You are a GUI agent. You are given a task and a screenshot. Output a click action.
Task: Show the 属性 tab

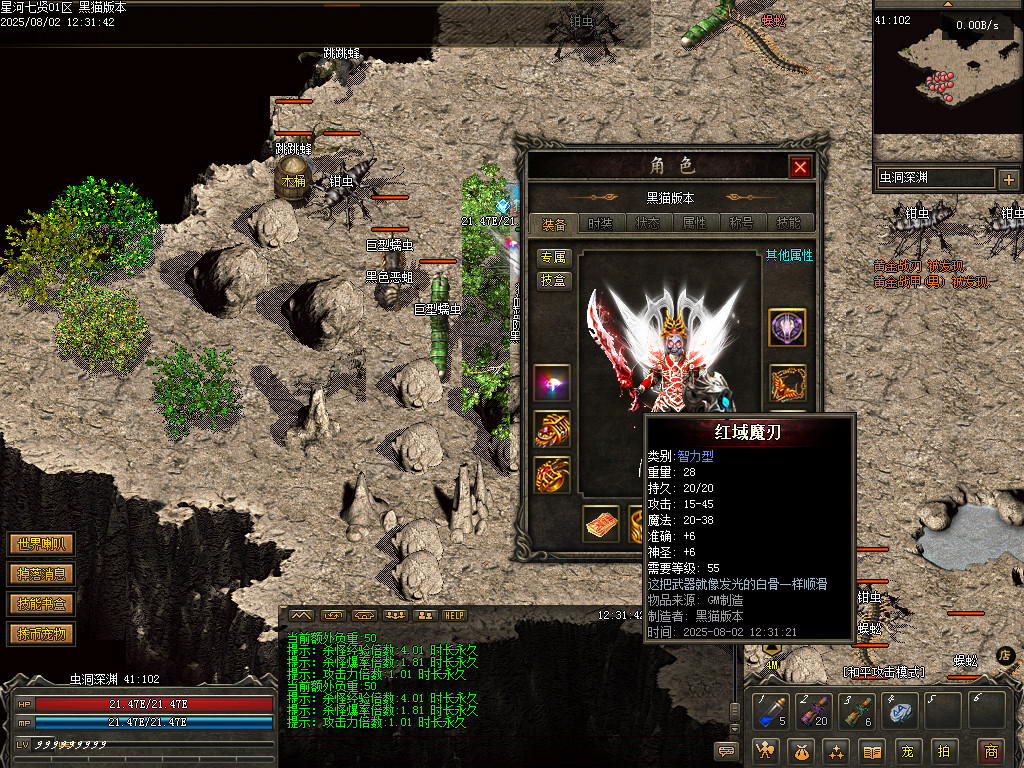point(694,224)
